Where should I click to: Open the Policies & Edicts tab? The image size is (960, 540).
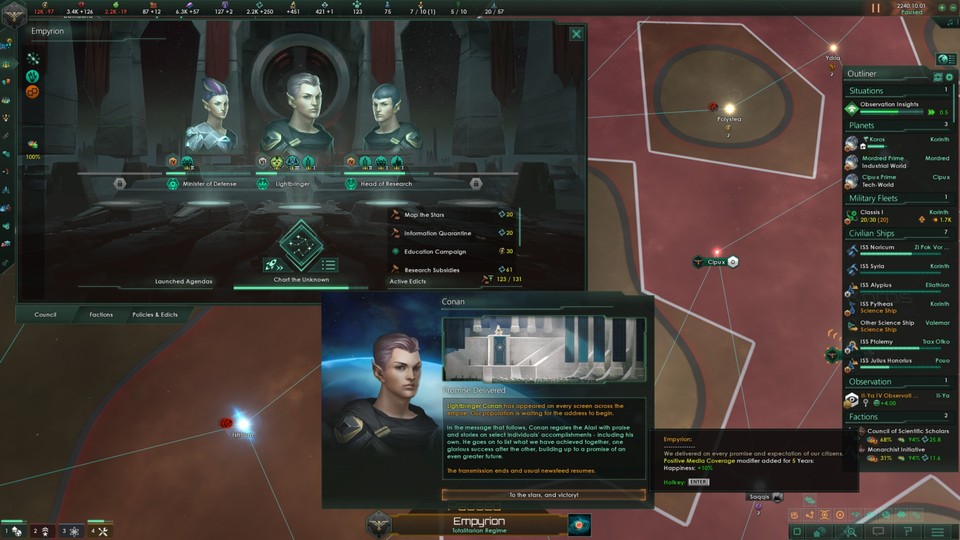coord(155,314)
